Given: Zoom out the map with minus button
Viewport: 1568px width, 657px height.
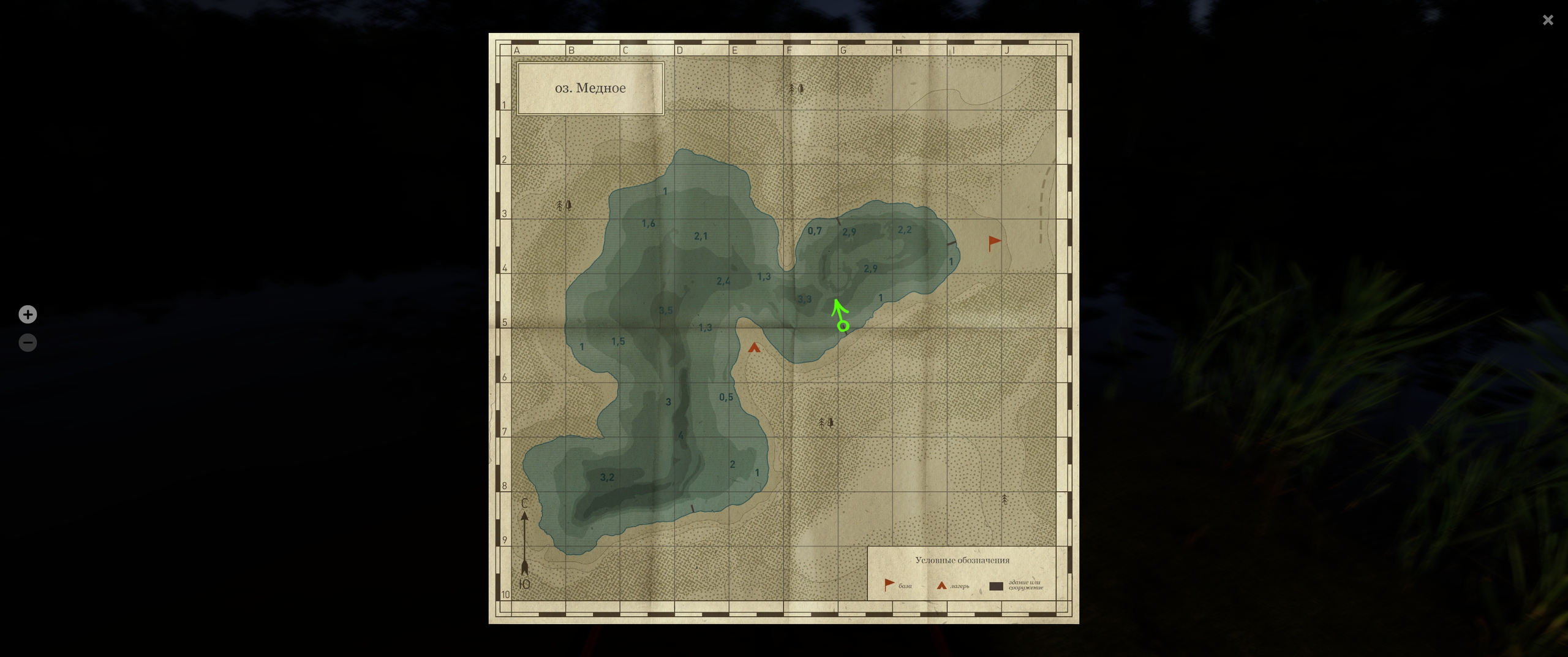Looking at the screenshot, I should coord(28,343).
